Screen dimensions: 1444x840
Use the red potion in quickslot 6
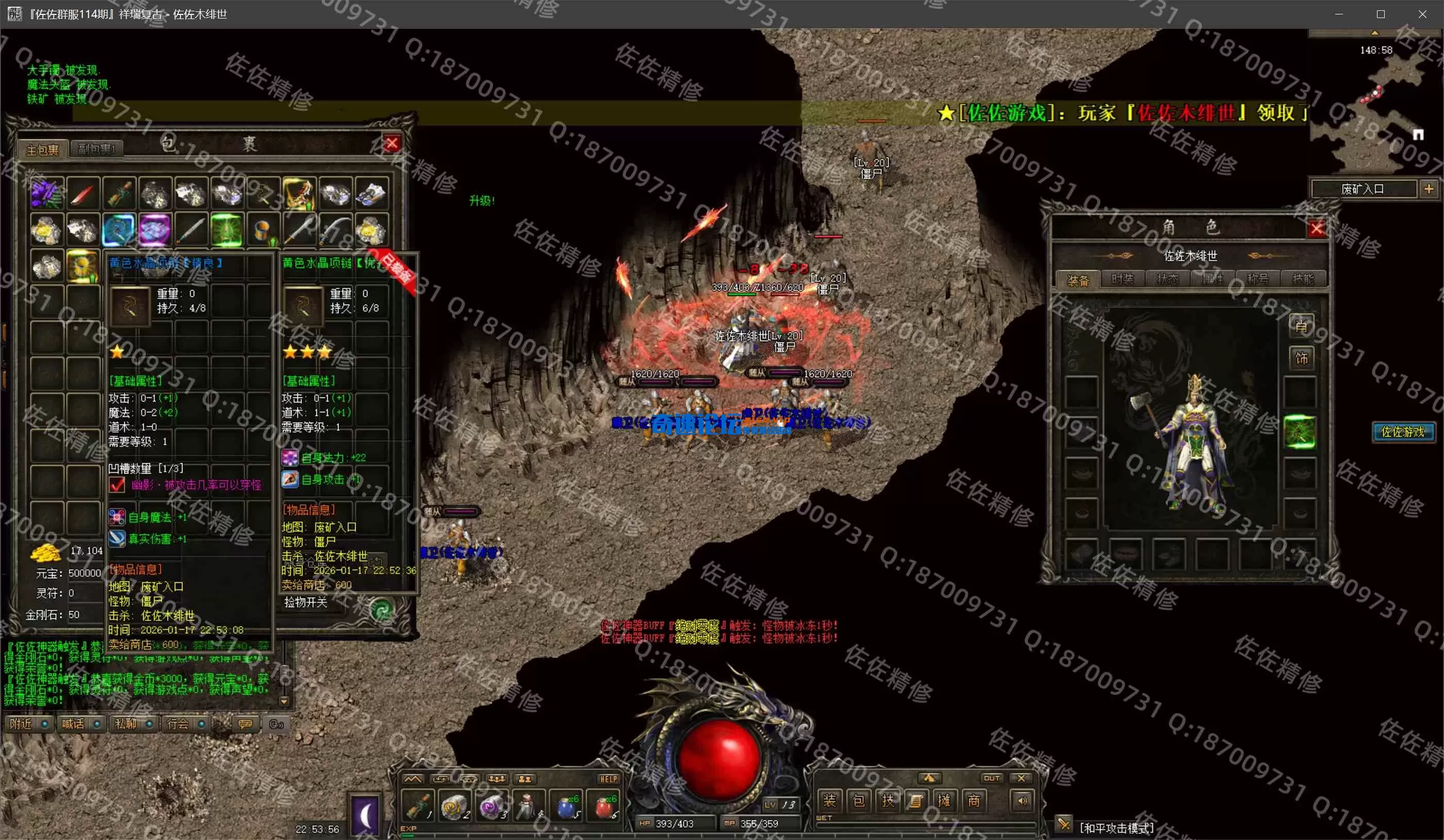coord(605,808)
